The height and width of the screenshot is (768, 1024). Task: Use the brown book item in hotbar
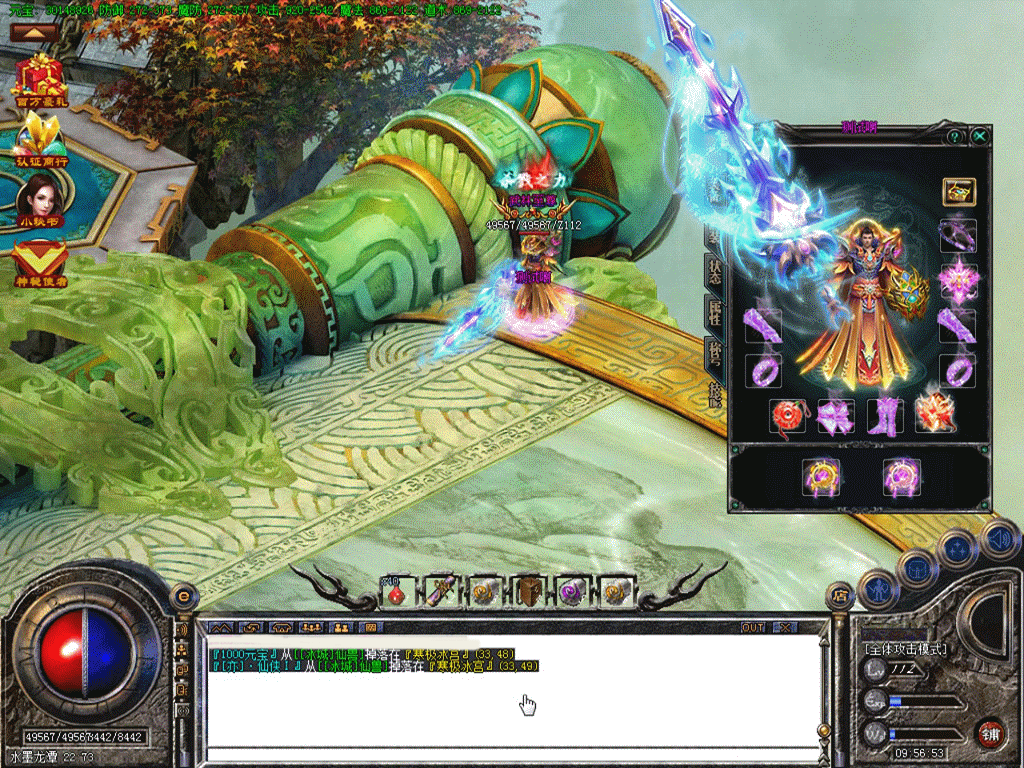click(527, 593)
